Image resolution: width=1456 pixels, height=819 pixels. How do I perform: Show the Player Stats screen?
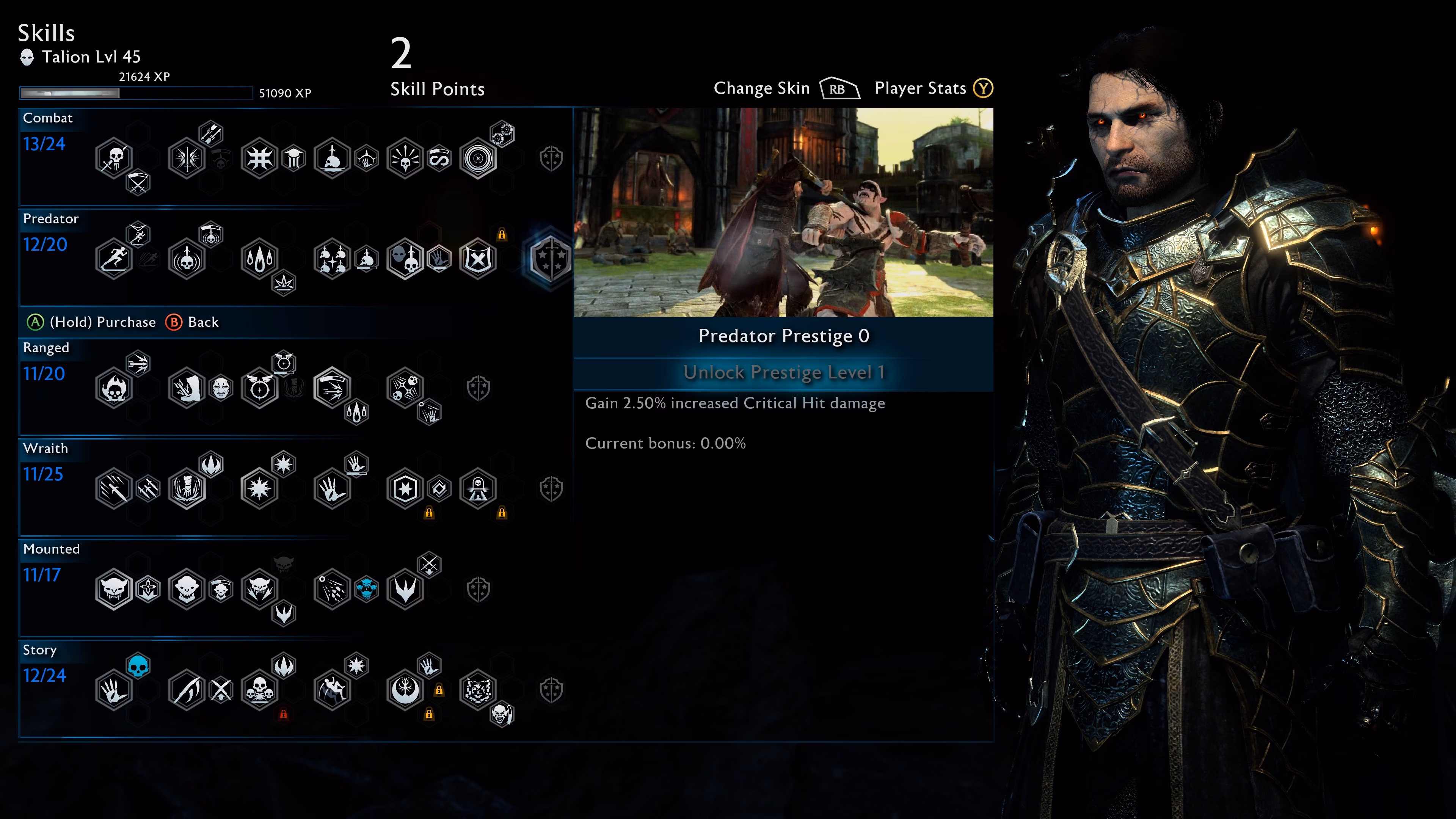[x=983, y=89]
